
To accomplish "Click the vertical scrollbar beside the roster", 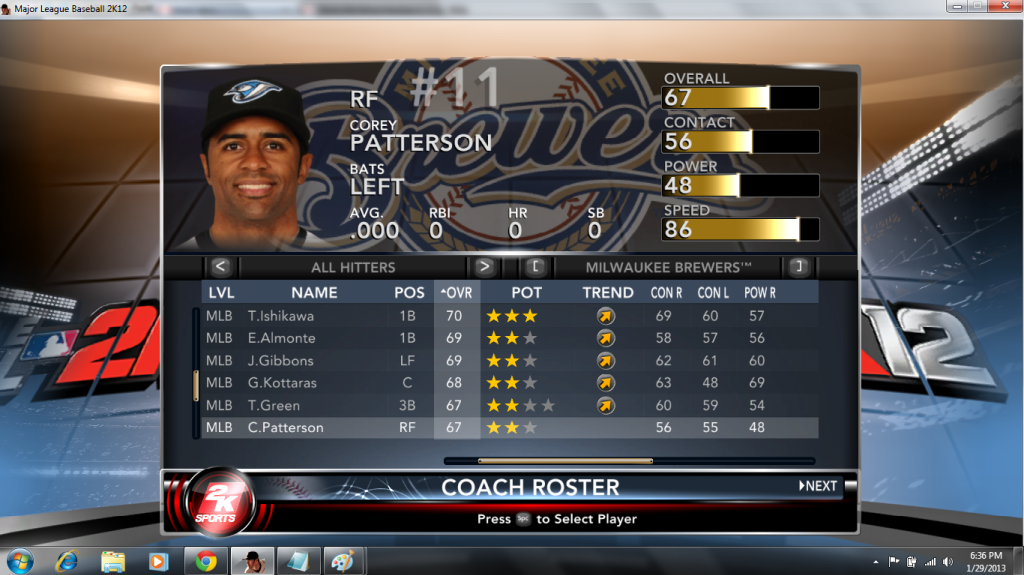I will tap(196, 384).
